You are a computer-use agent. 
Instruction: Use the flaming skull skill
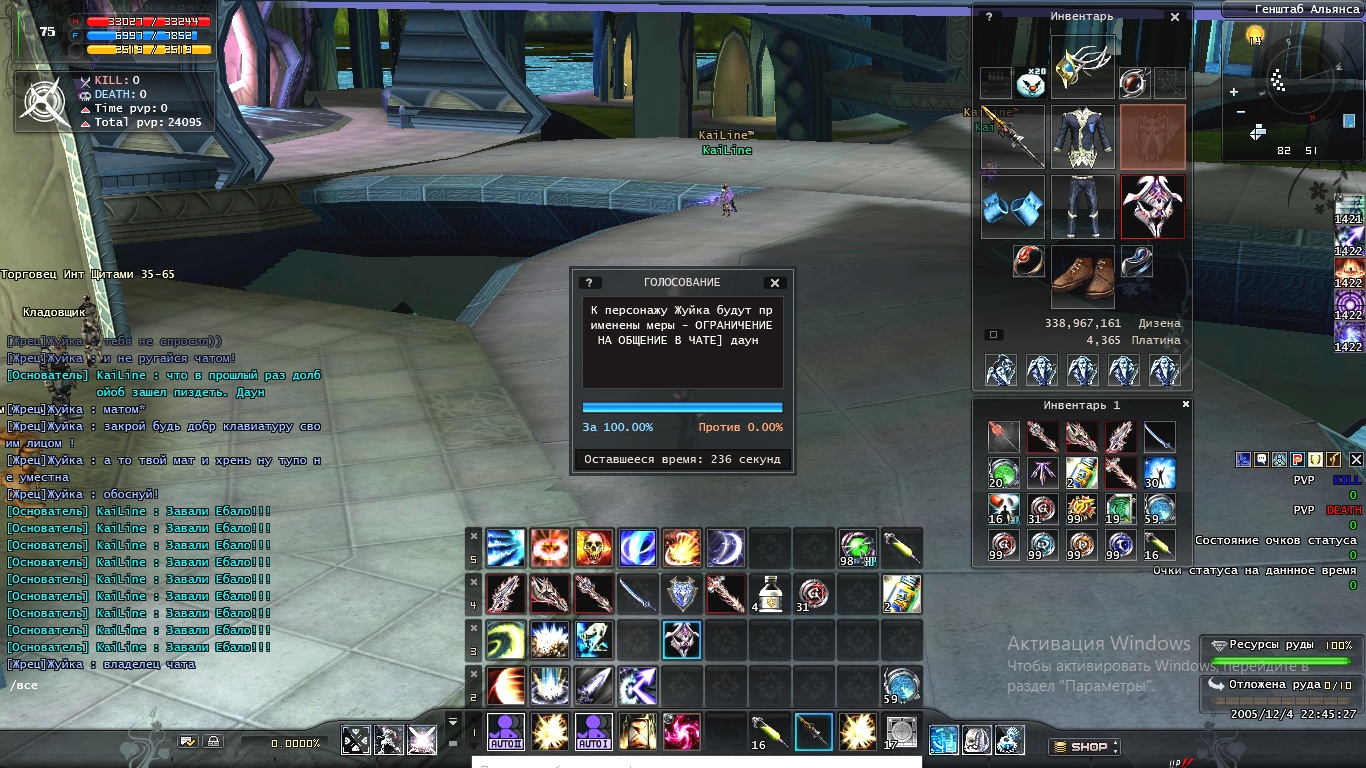point(594,548)
